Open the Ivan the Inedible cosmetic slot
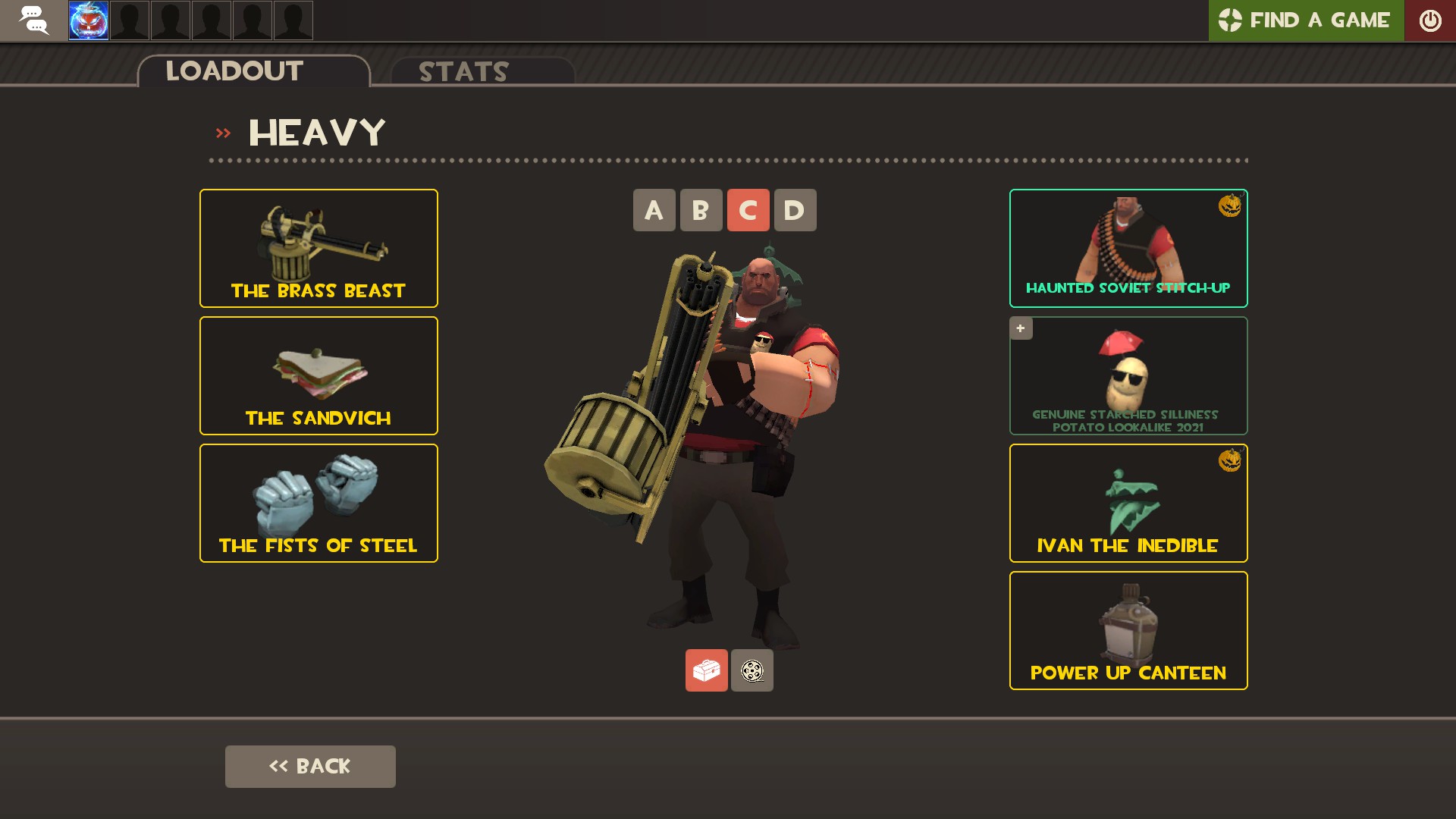Viewport: 1456px width, 819px height. point(1128,503)
